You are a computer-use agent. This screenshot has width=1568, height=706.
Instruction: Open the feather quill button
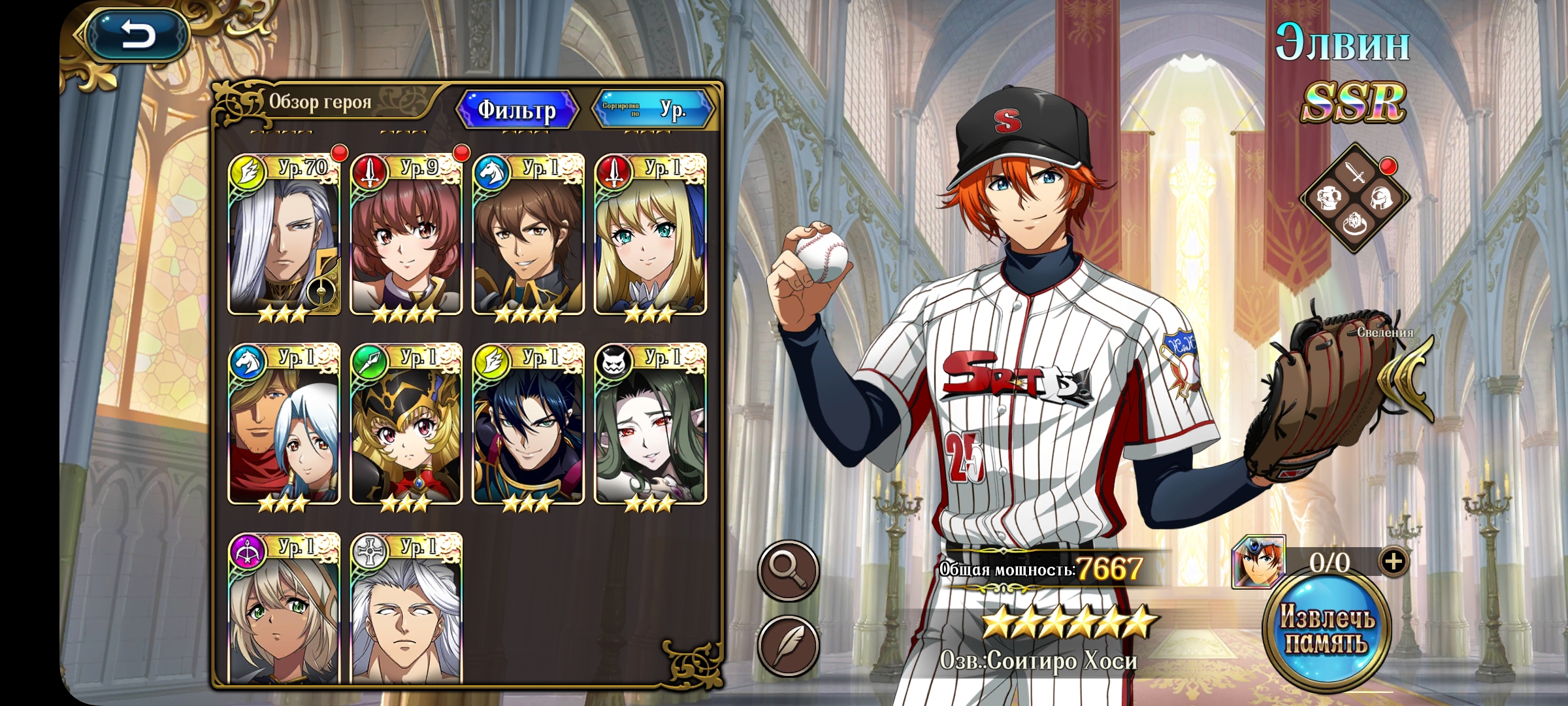(788, 646)
